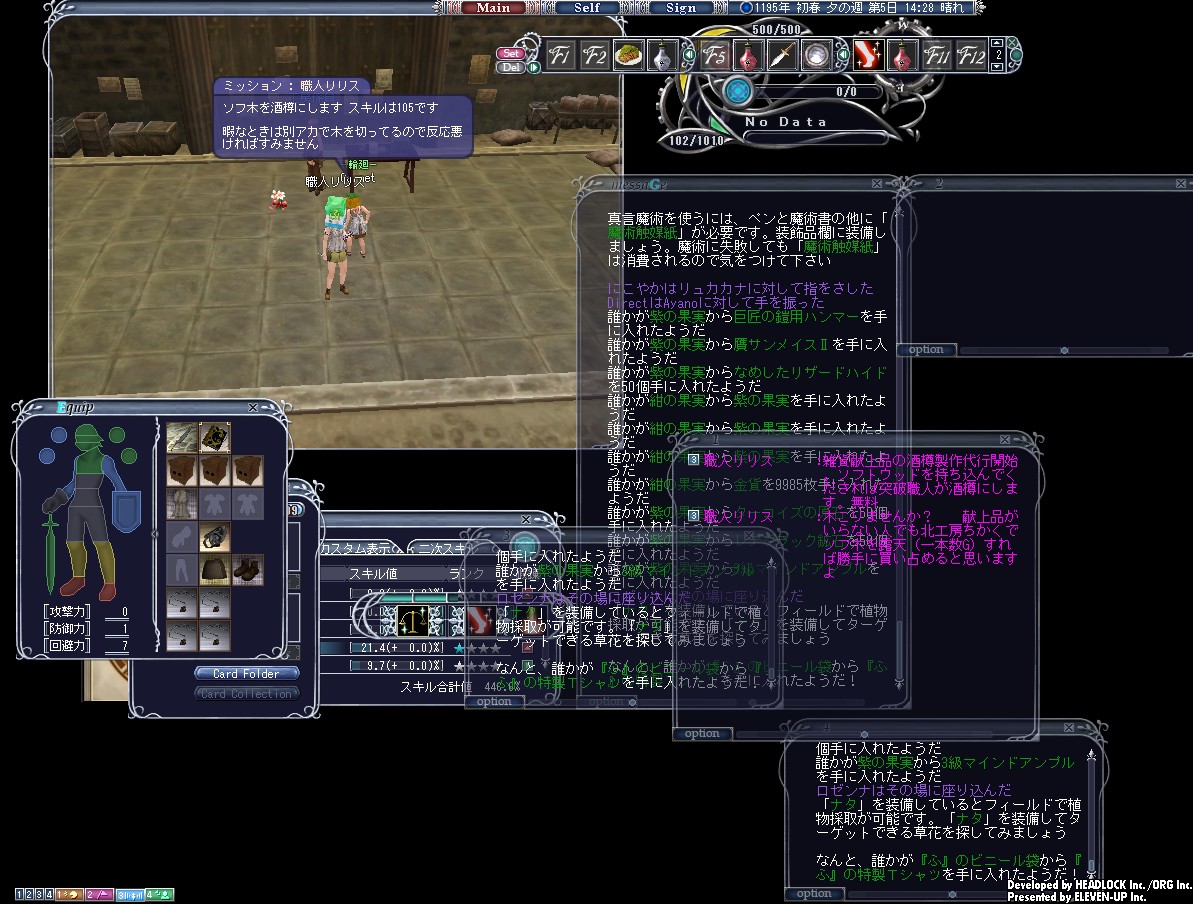Select the equipped leather boots slot

coord(248,570)
